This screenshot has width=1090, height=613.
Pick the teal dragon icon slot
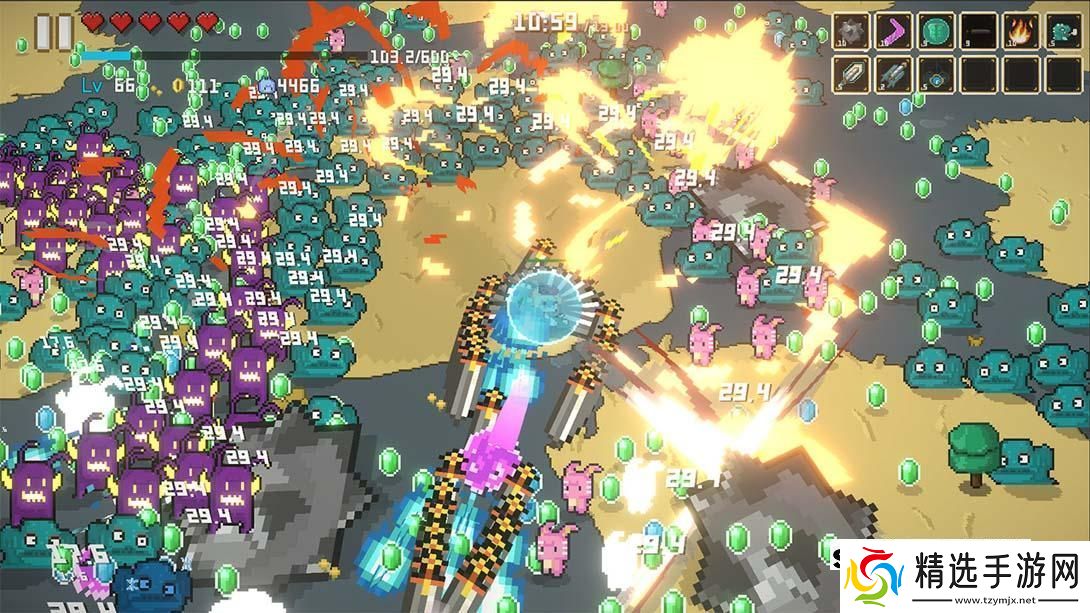coord(1062,31)
